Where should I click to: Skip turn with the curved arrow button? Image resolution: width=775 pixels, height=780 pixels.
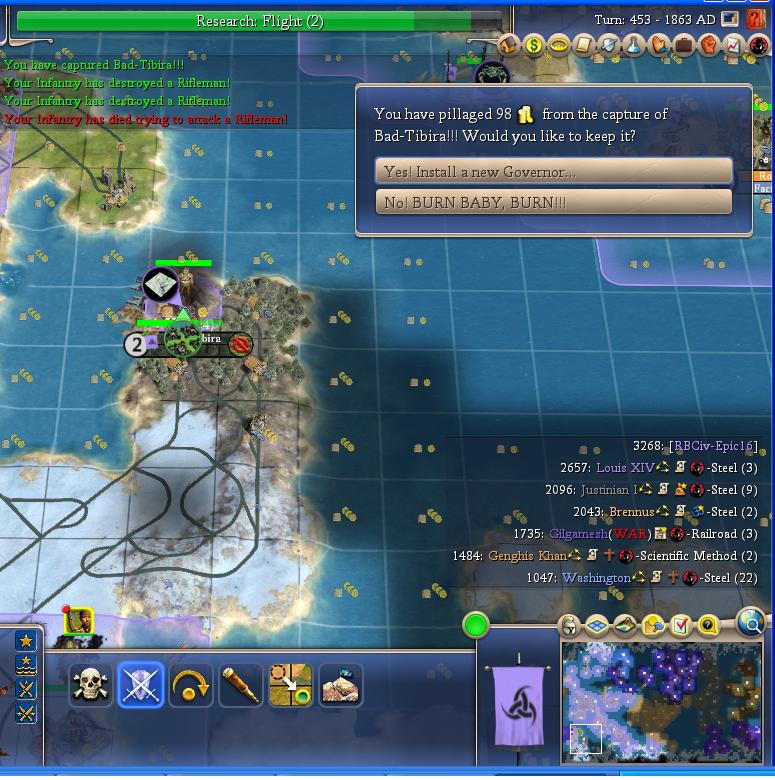tap(190, 685)
